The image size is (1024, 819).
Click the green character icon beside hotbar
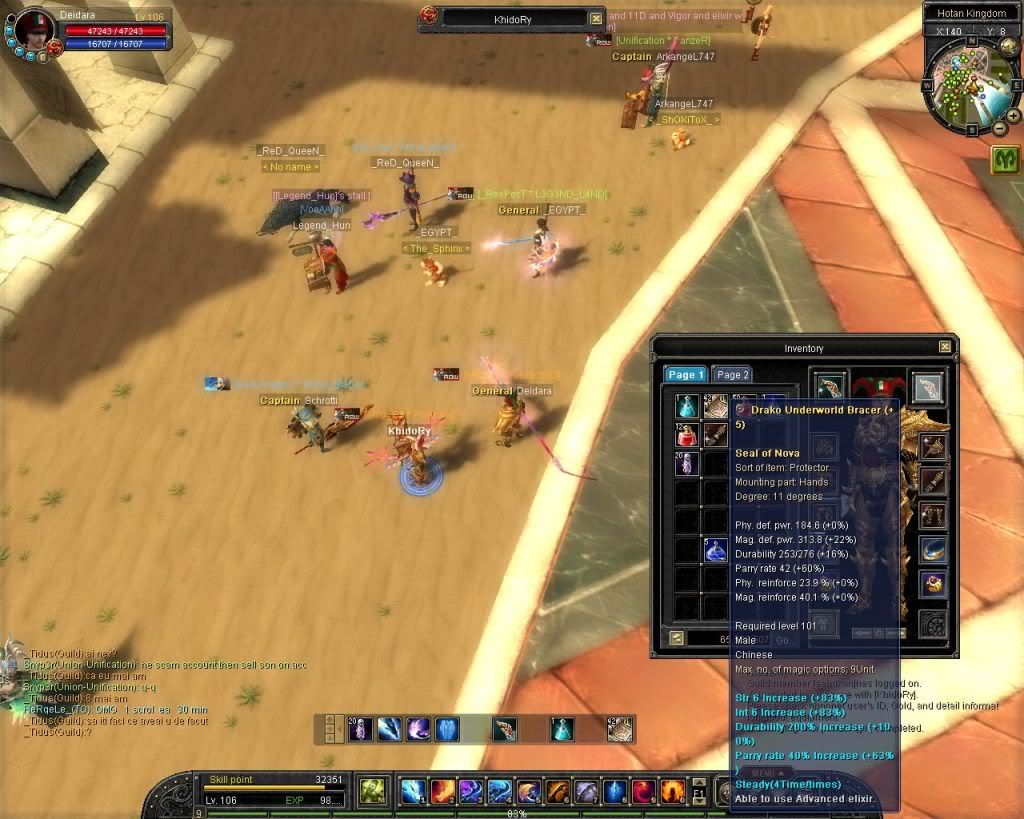pos(373,791)
